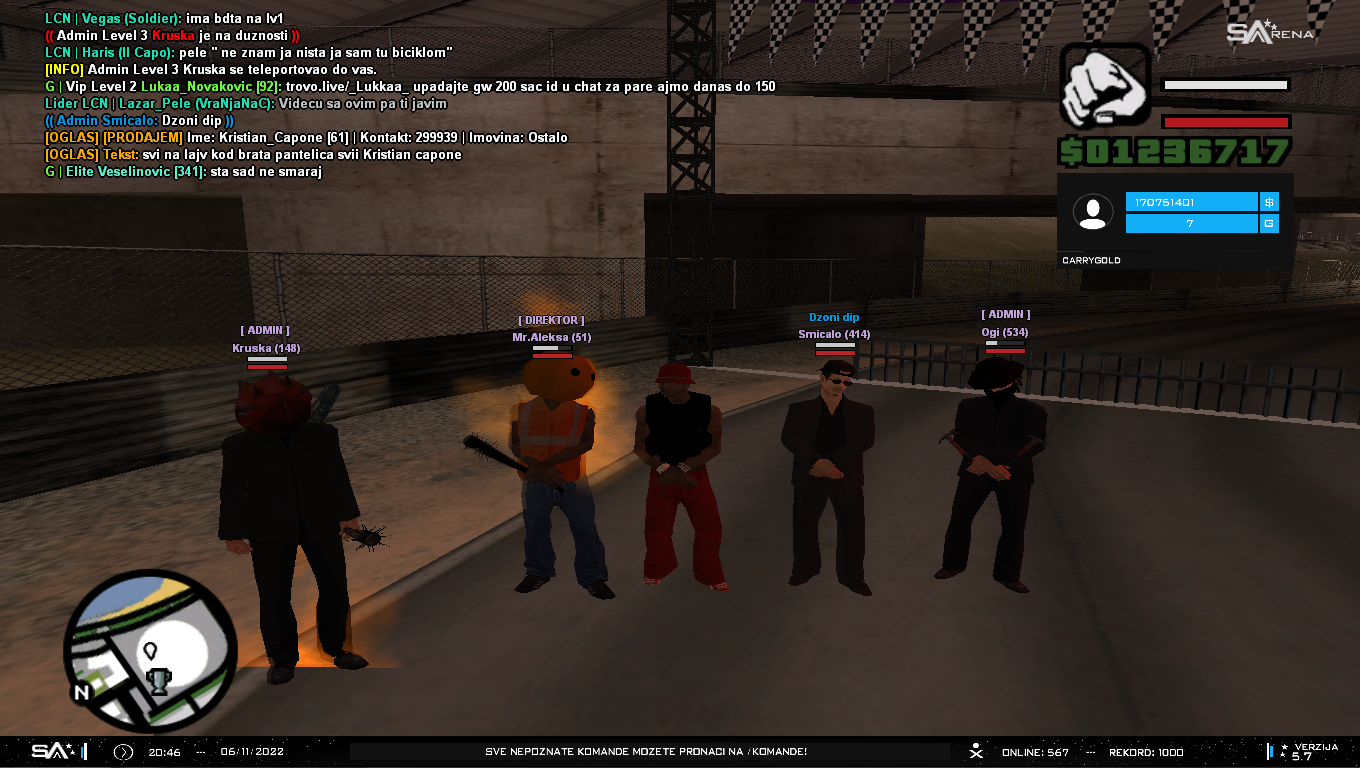Screen dimensions: 1360x768
Task: Click the G gold icon on the stats panel
Action: click(1268, 223)
